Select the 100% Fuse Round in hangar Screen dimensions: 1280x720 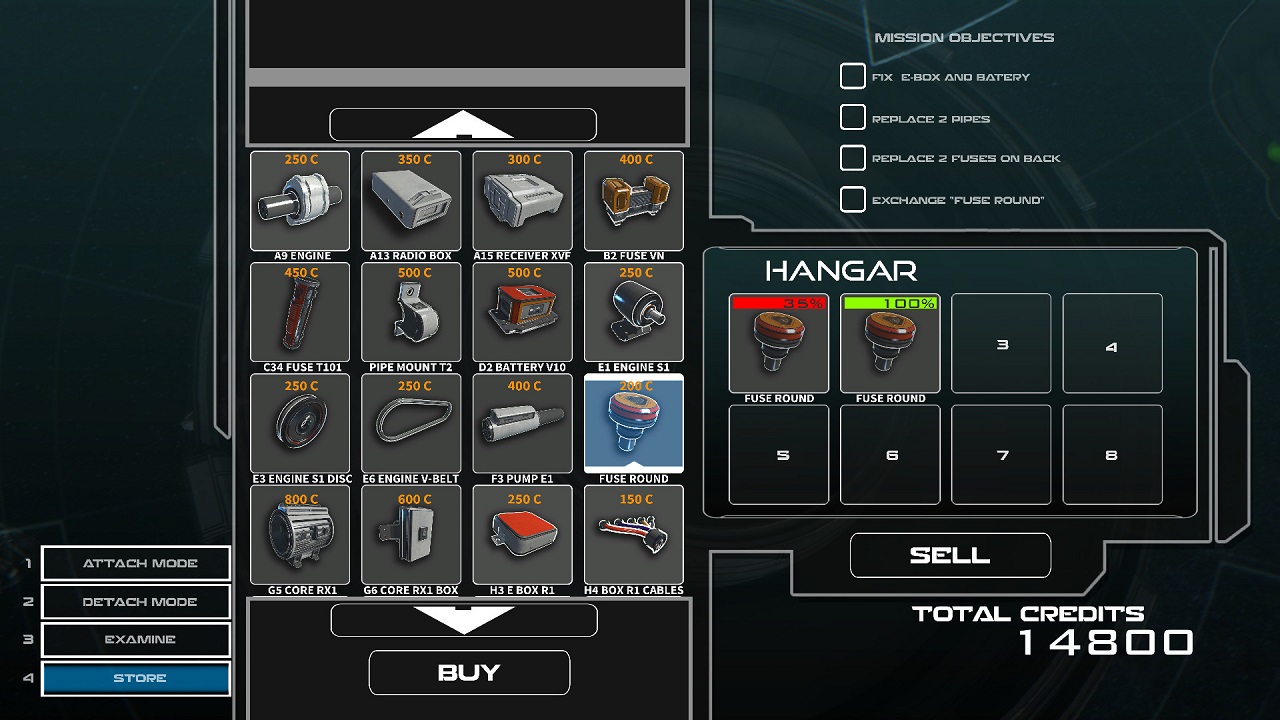click(890, 343)
